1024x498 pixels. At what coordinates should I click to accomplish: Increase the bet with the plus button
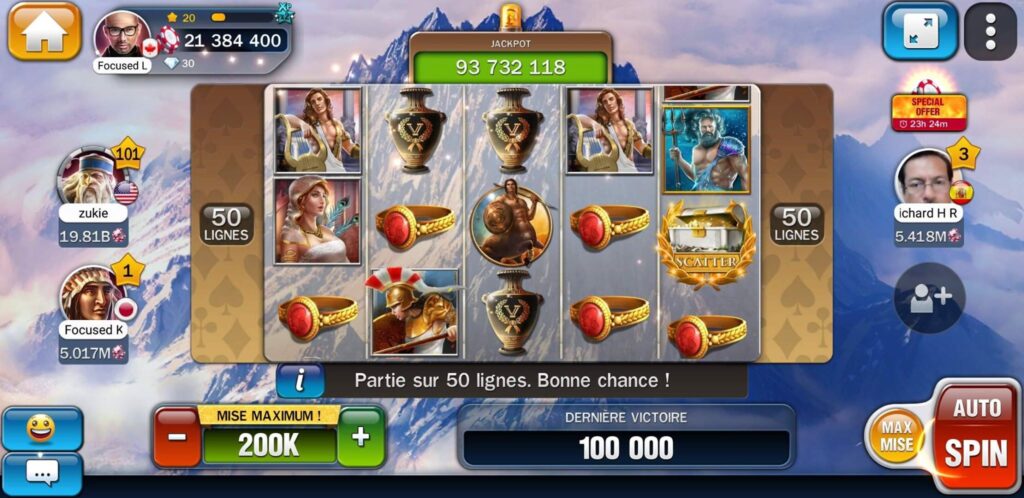pyautogui.click(x=360, y=437)
